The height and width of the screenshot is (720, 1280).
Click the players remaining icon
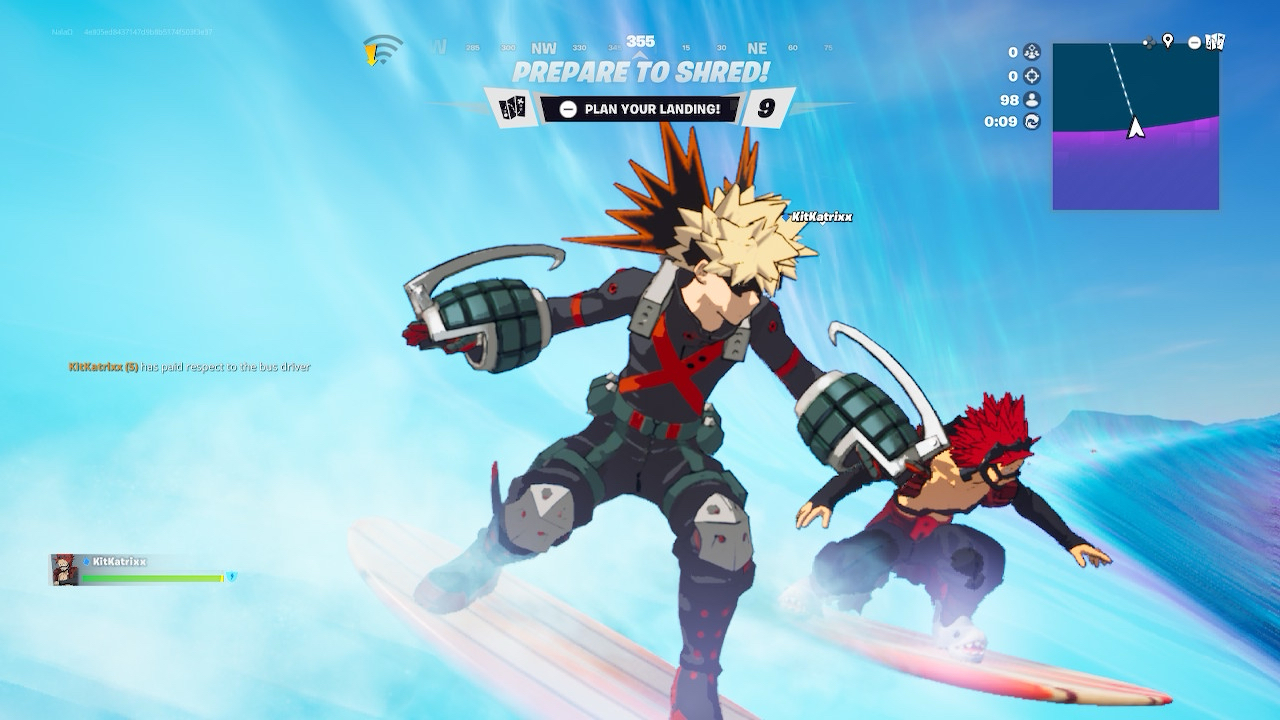(x=1032, y=99)
